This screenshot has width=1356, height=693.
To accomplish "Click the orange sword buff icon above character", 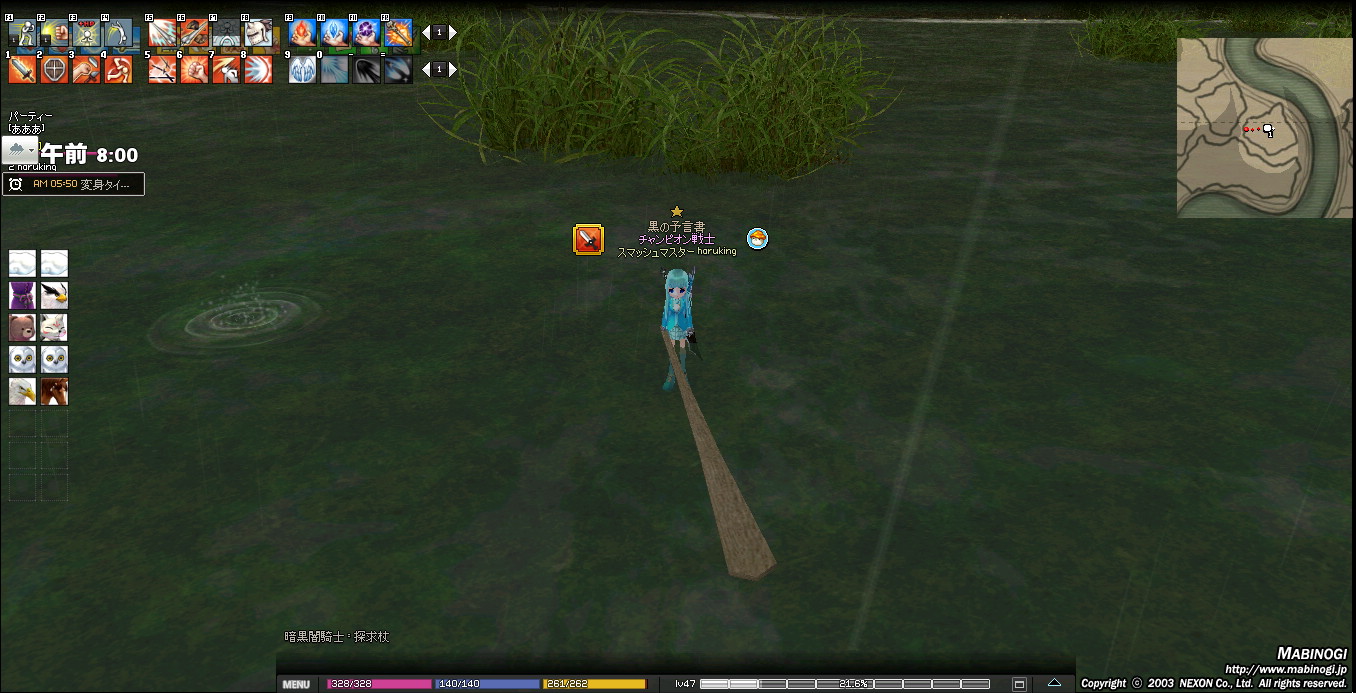I will pyautogui.click(x=588, y=240).
